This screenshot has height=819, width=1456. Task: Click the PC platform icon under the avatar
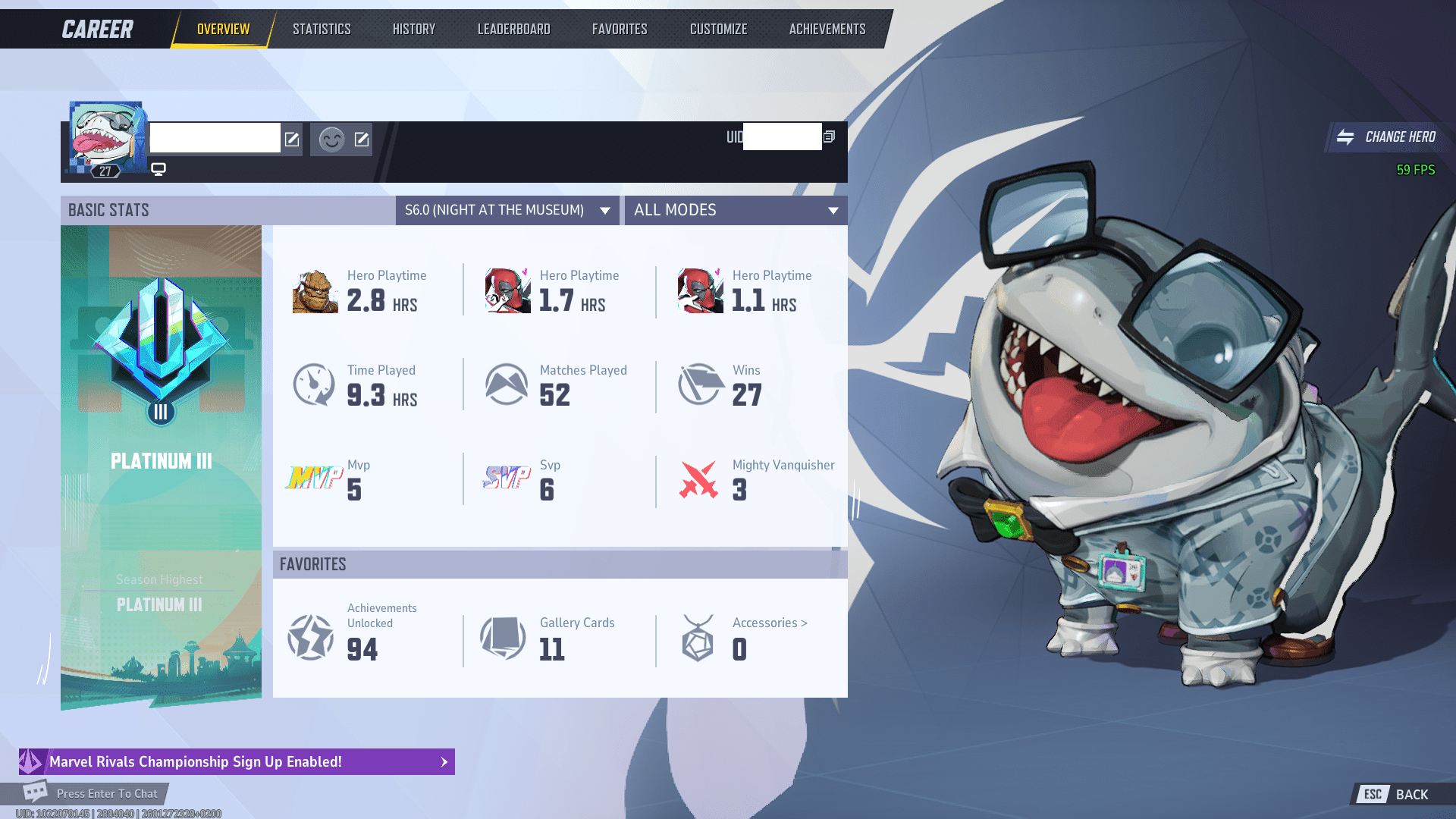click(158, 170)
